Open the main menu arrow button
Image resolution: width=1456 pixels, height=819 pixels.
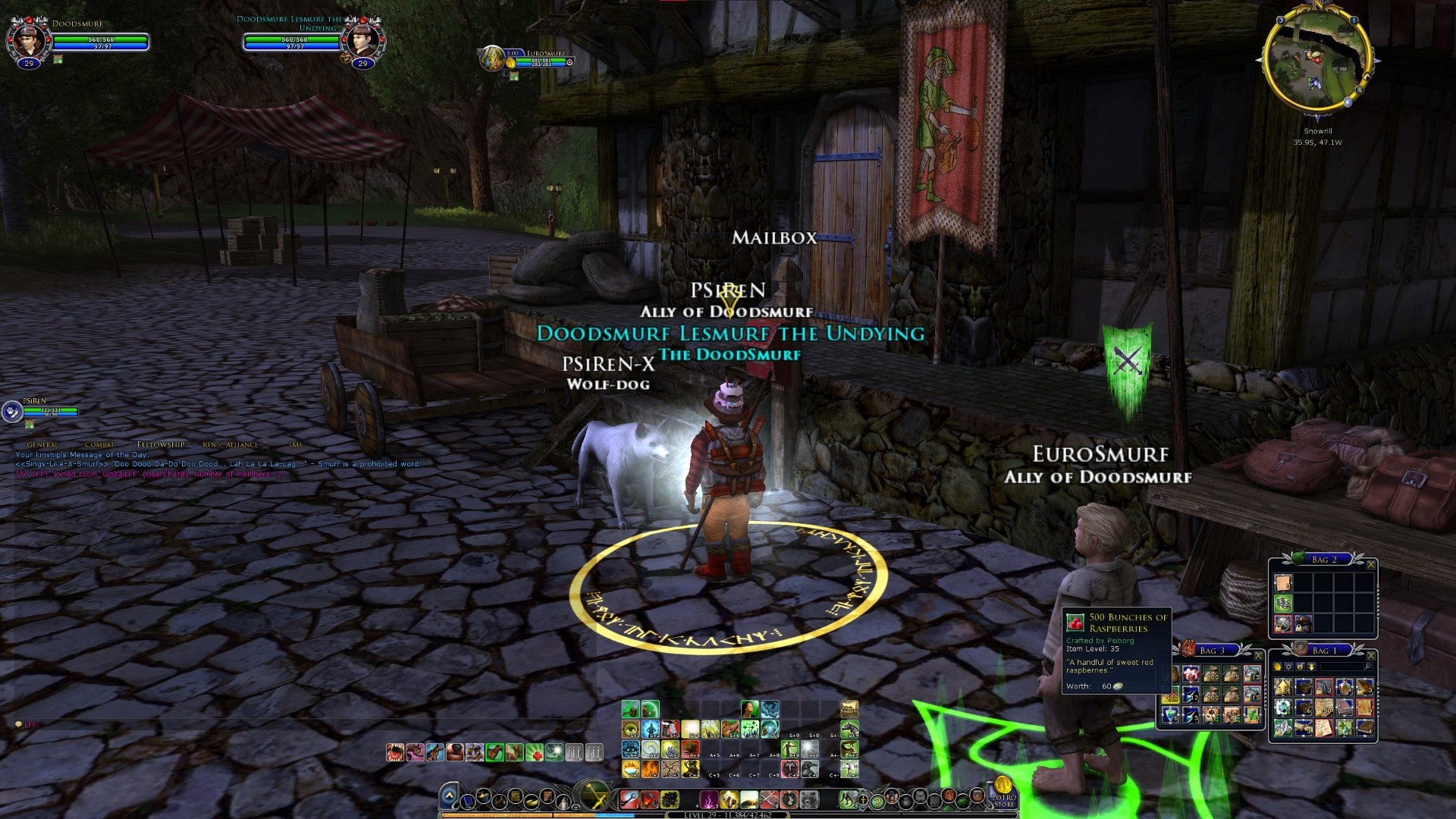coord(449,797)
